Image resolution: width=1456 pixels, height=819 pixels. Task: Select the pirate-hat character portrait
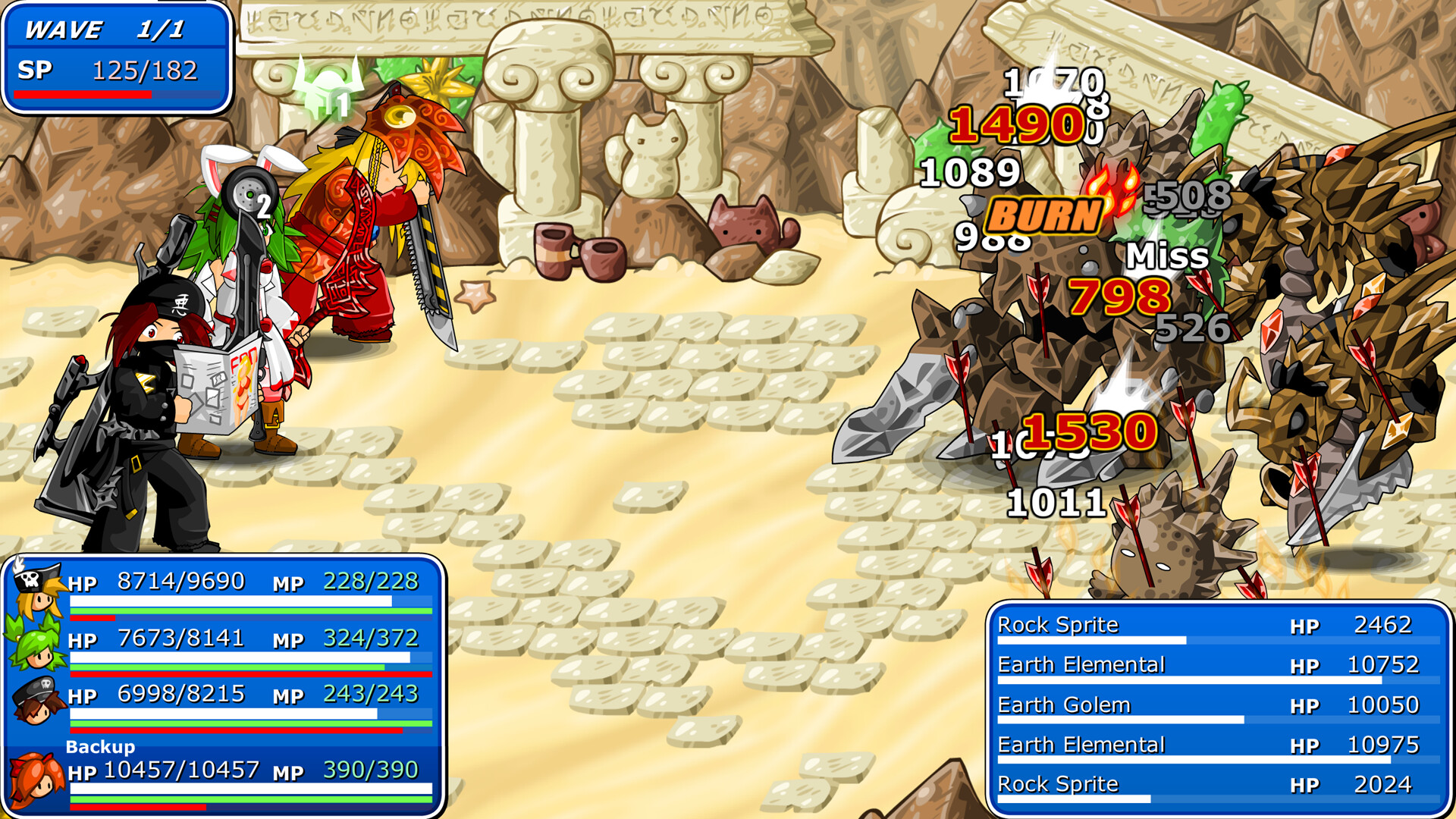click(x=33, y=598)
